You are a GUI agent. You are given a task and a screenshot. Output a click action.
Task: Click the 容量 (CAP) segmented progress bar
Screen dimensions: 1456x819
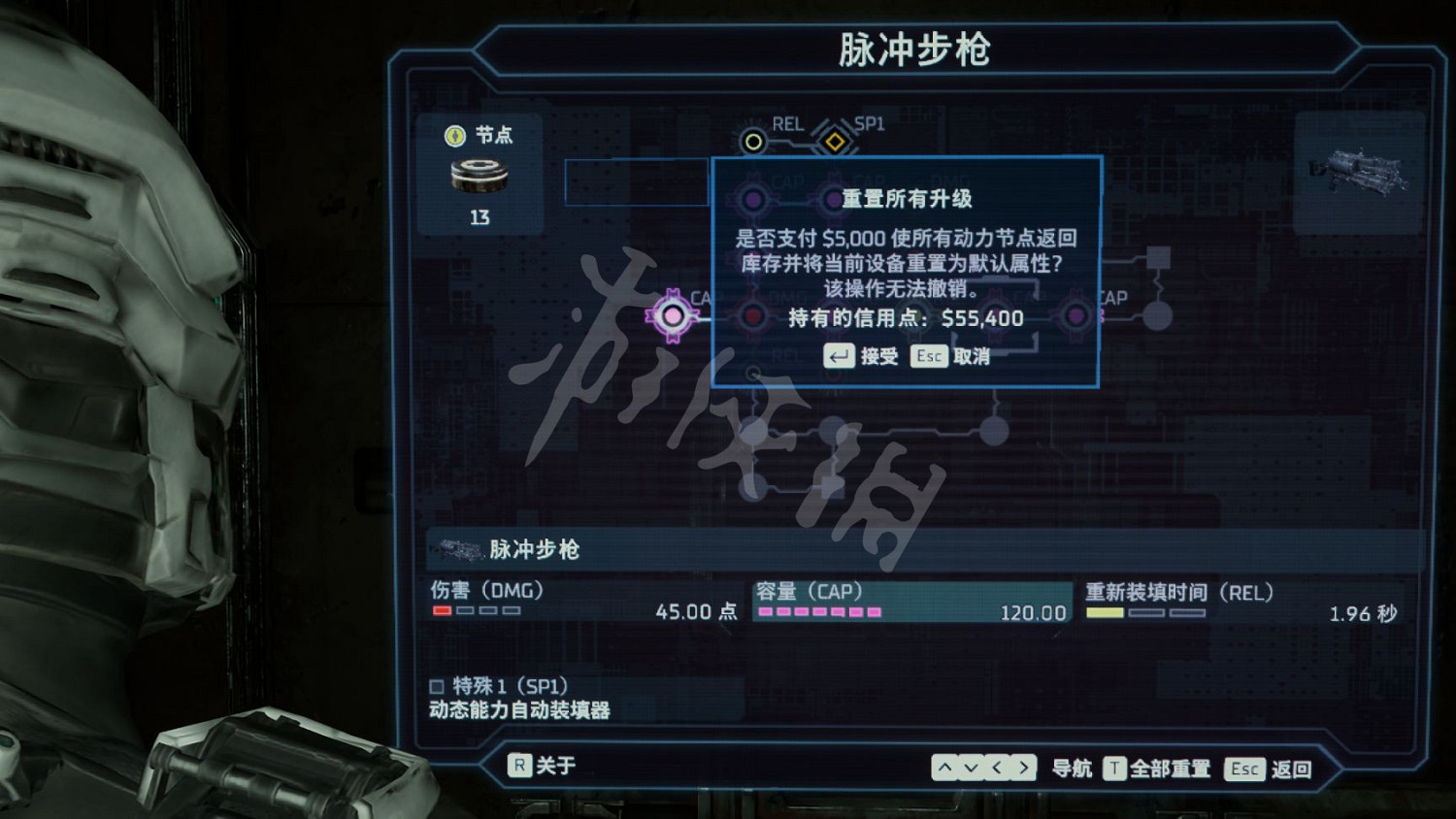coord(820,612)
